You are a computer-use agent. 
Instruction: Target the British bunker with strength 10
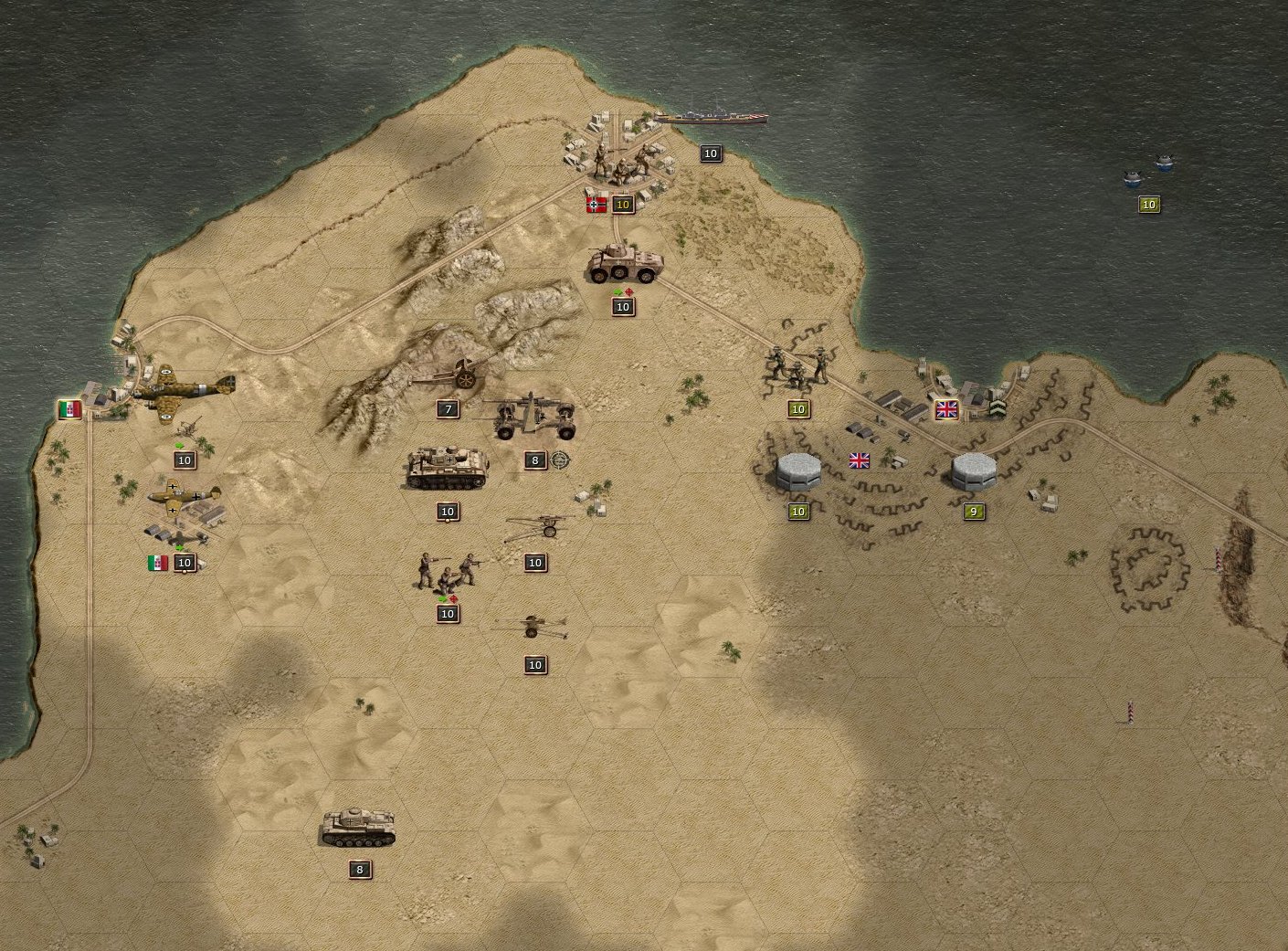point(797,471)
